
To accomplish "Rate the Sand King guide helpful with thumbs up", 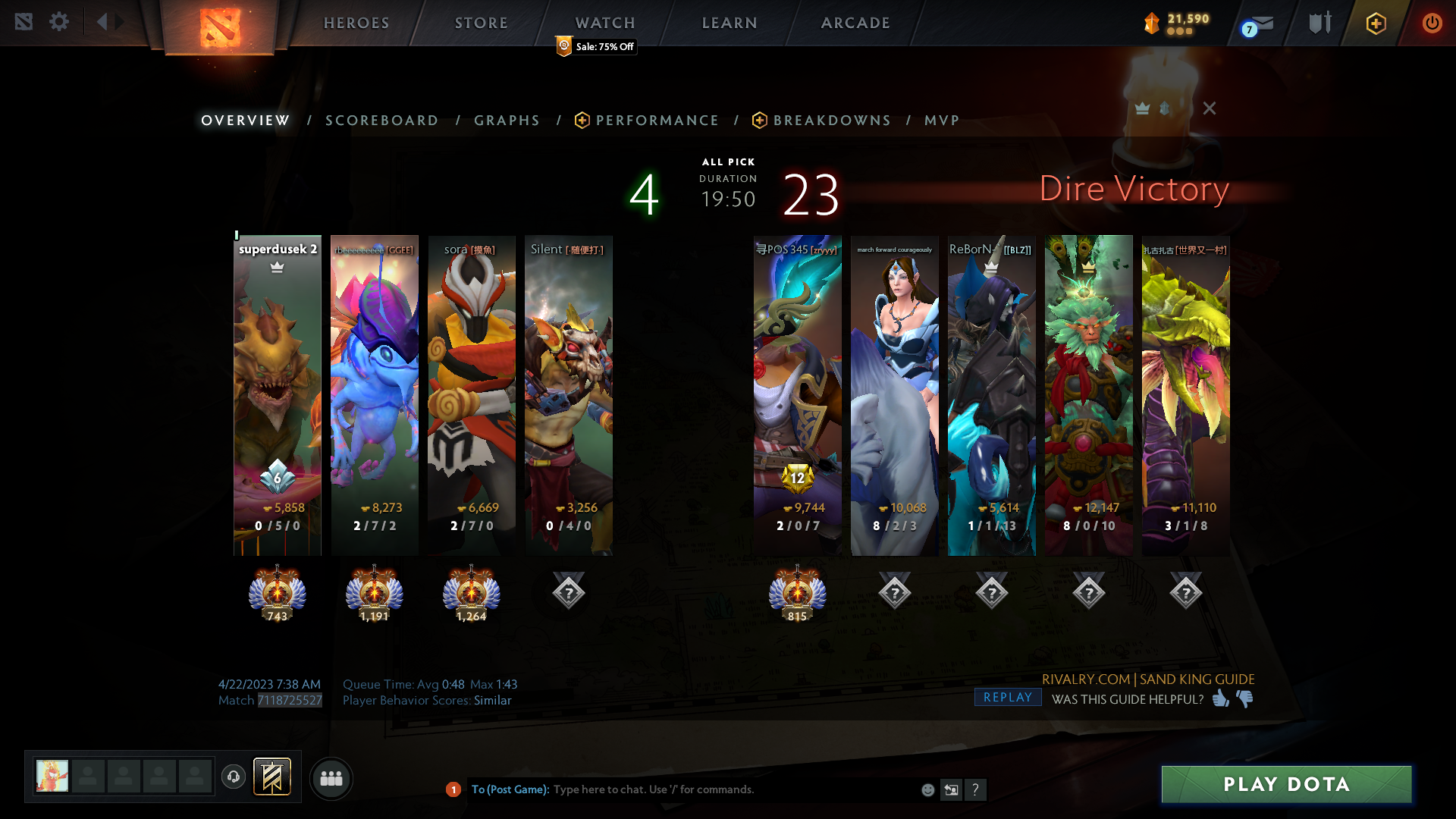I will [1220, 700].
